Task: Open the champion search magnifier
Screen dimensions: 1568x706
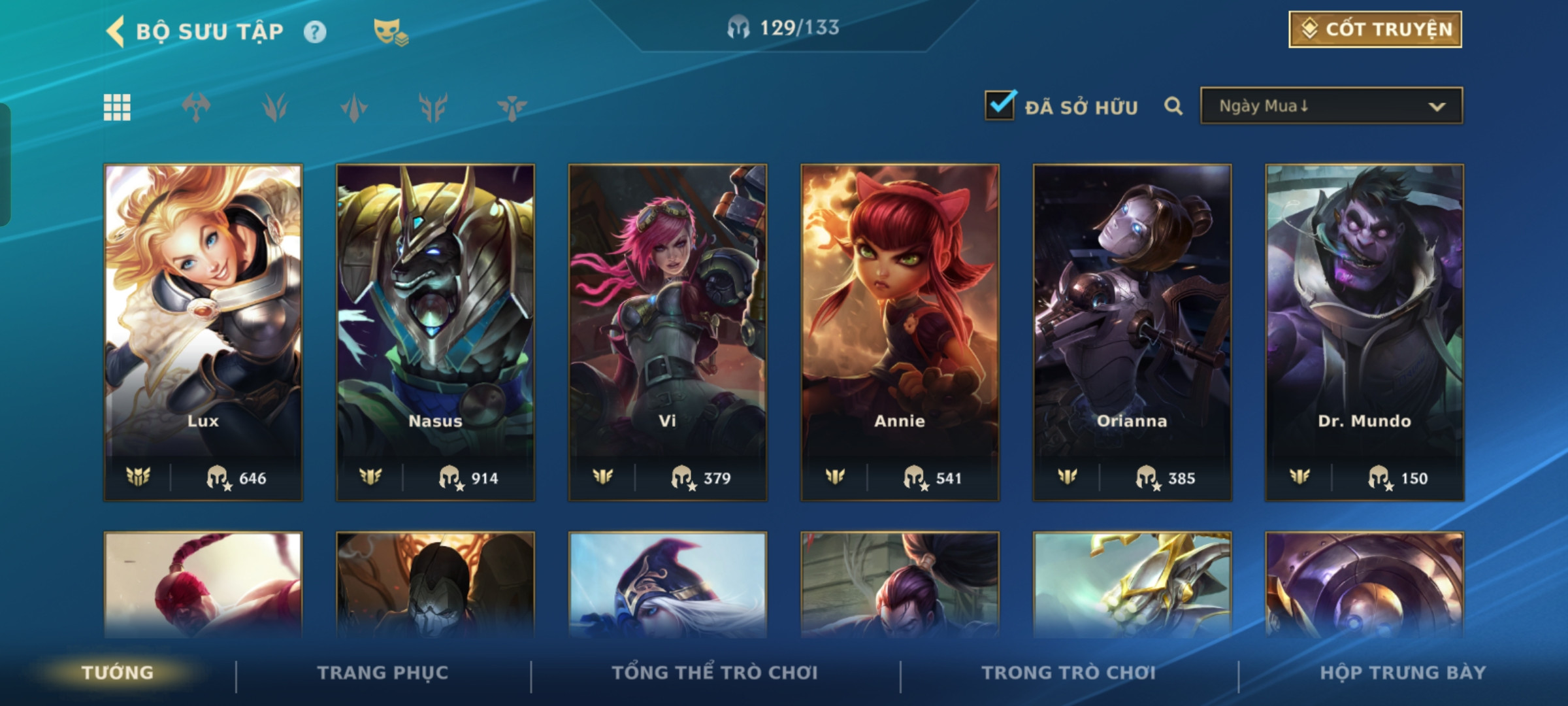Action: tap(1173, 106)
